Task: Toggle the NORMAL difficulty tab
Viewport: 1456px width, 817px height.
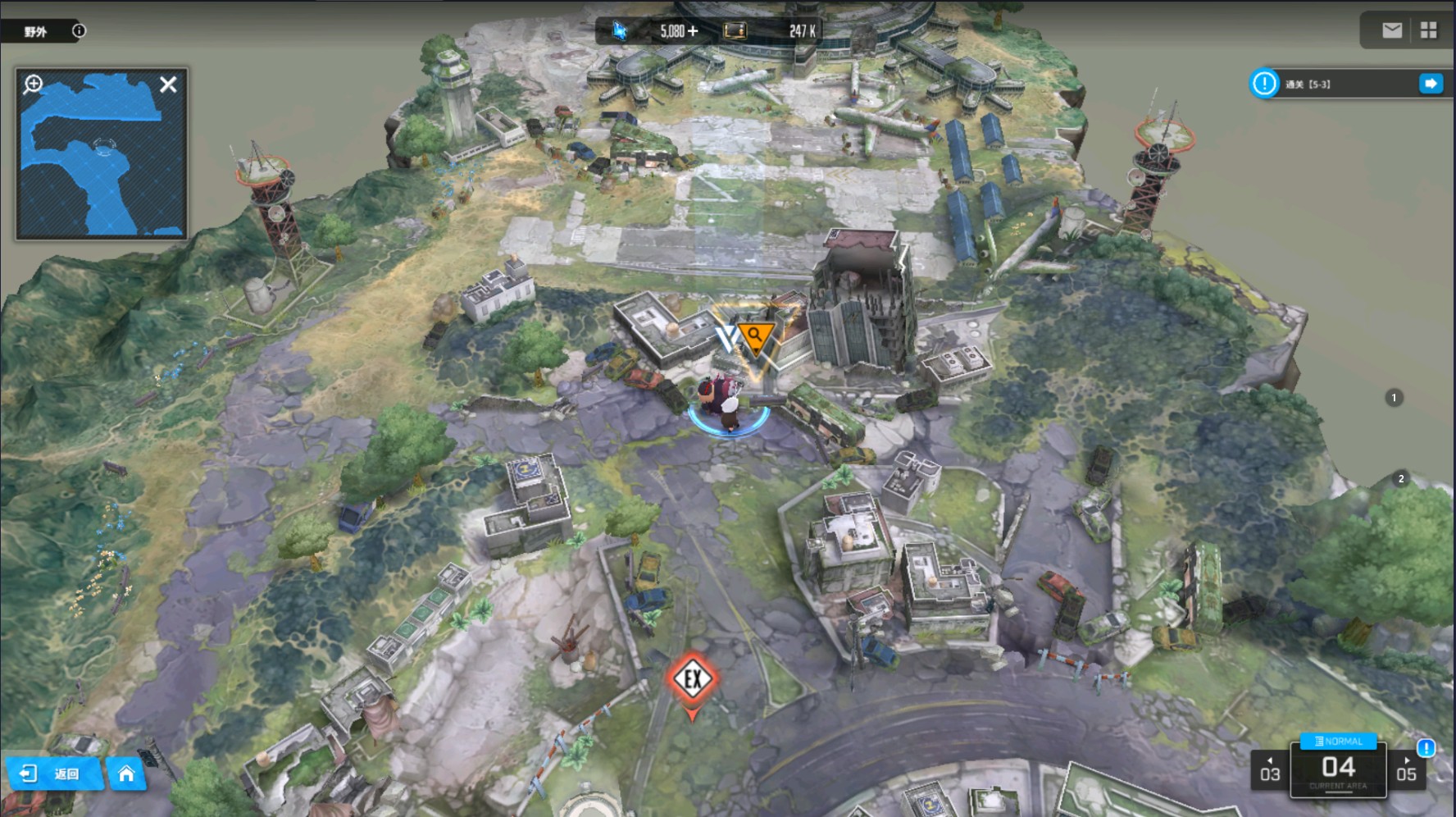Action: [1338, 741]
